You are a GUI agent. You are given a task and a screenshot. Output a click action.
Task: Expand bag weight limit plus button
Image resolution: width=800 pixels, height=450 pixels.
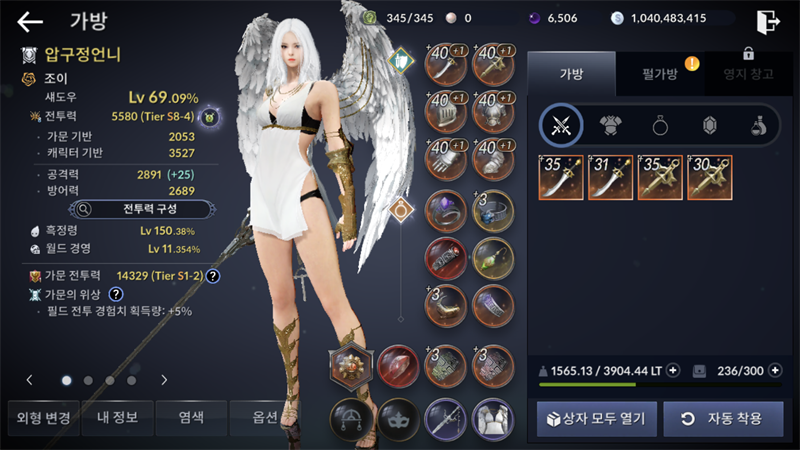[x=673, y=370]
